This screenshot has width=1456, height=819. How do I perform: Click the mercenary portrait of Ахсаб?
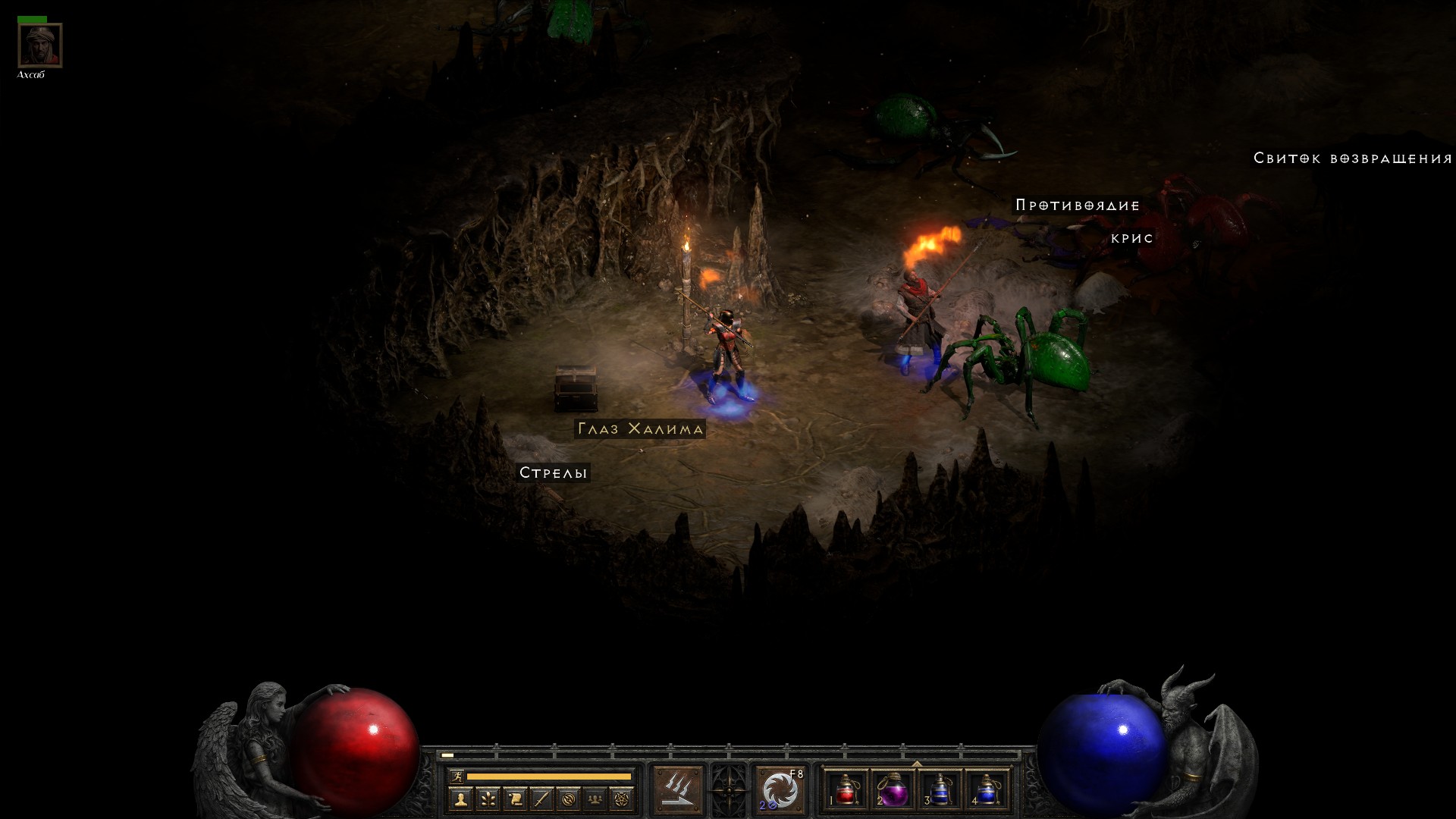tap(39, 45)
